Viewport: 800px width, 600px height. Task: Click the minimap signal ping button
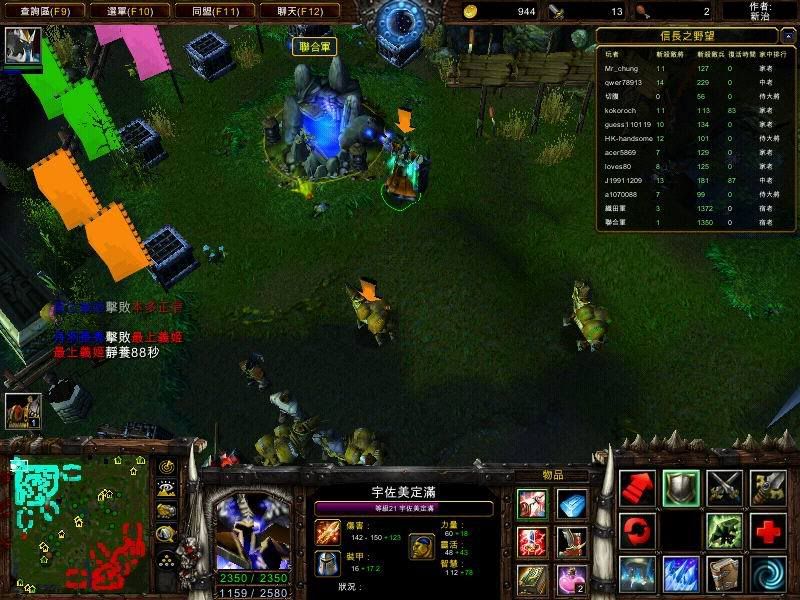(165, 466)
